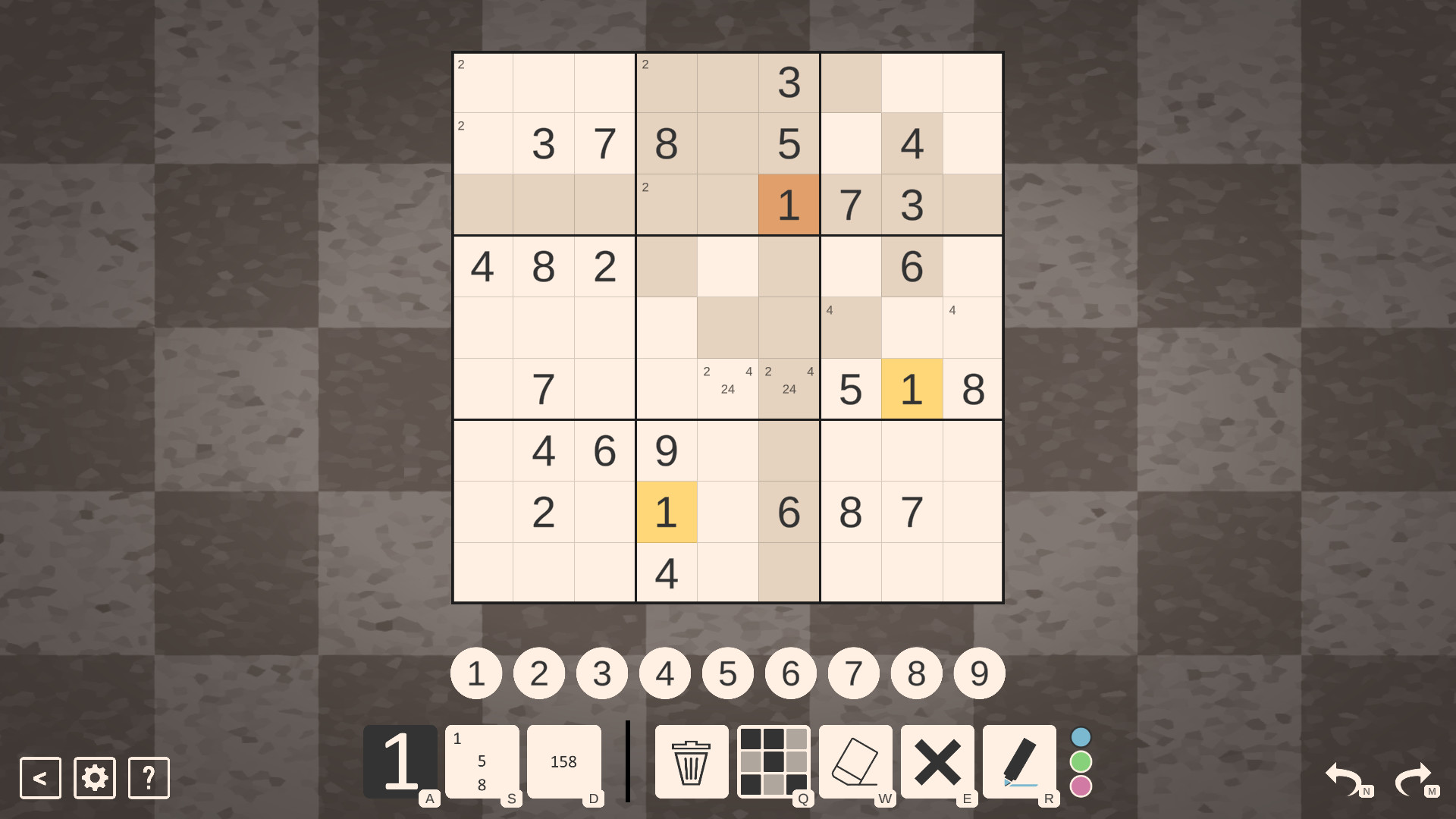Click the back arrow to exit puzzle
The image size is (1456, 819).
[x=39, y=777]
